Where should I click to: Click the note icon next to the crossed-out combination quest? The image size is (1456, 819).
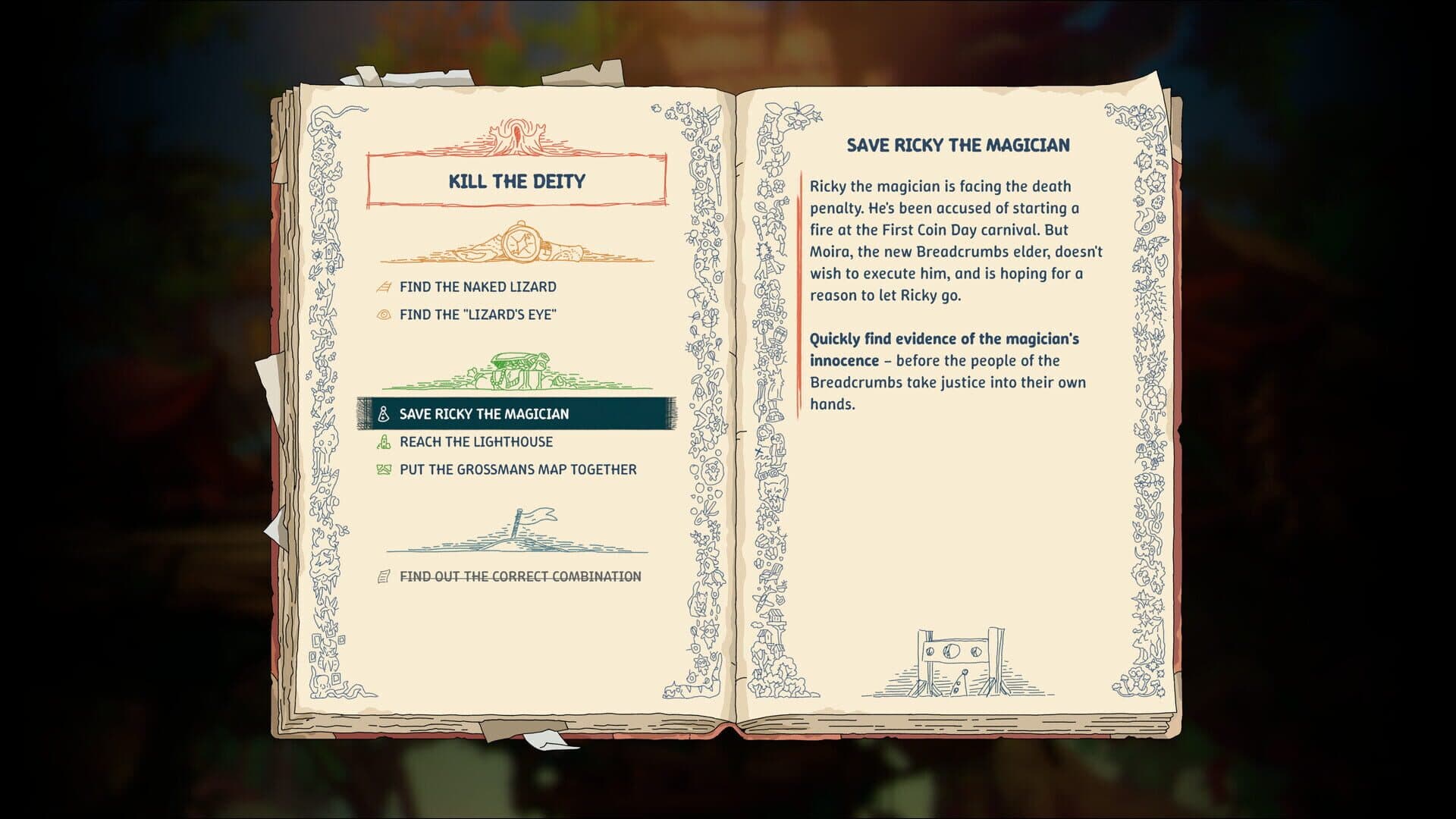click(381, 576)
